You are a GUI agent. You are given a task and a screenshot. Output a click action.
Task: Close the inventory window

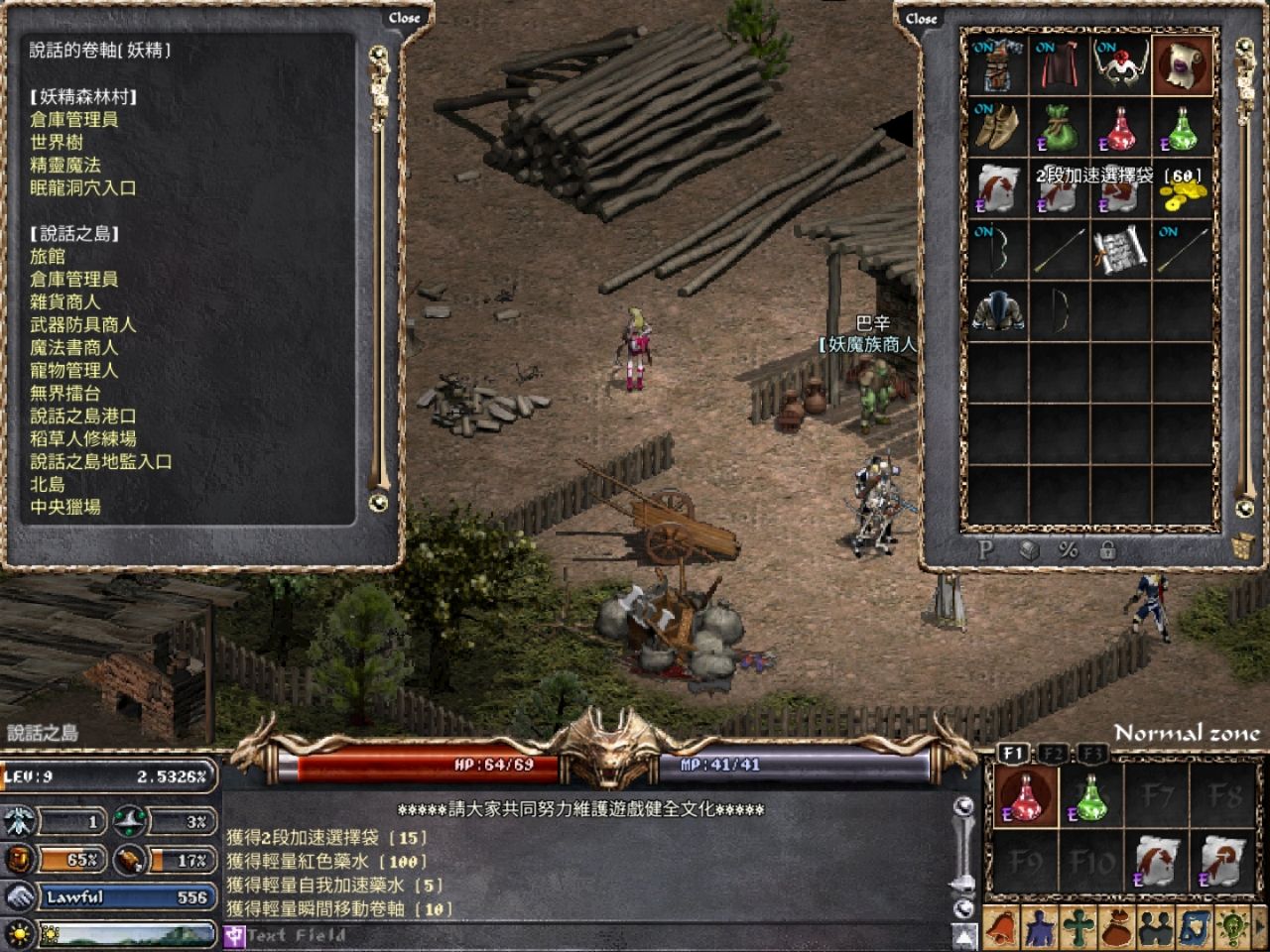pos(921,18)
